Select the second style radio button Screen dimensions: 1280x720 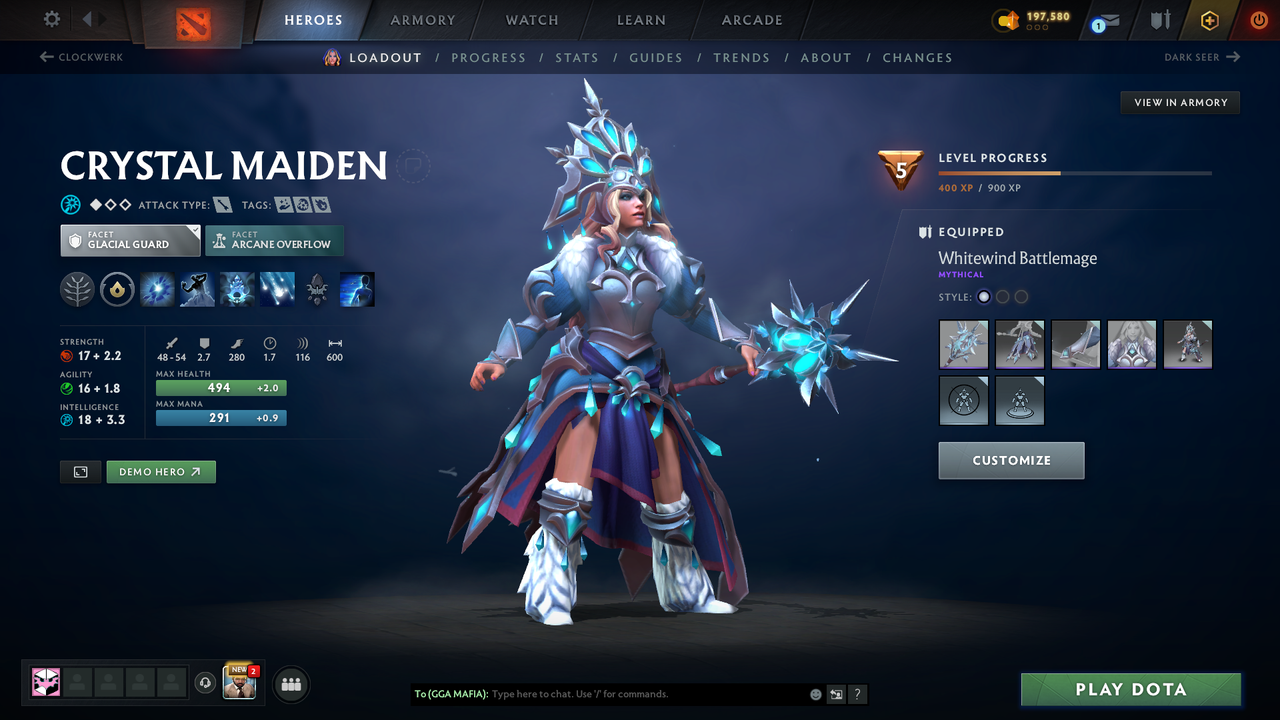click(1002, 296)
